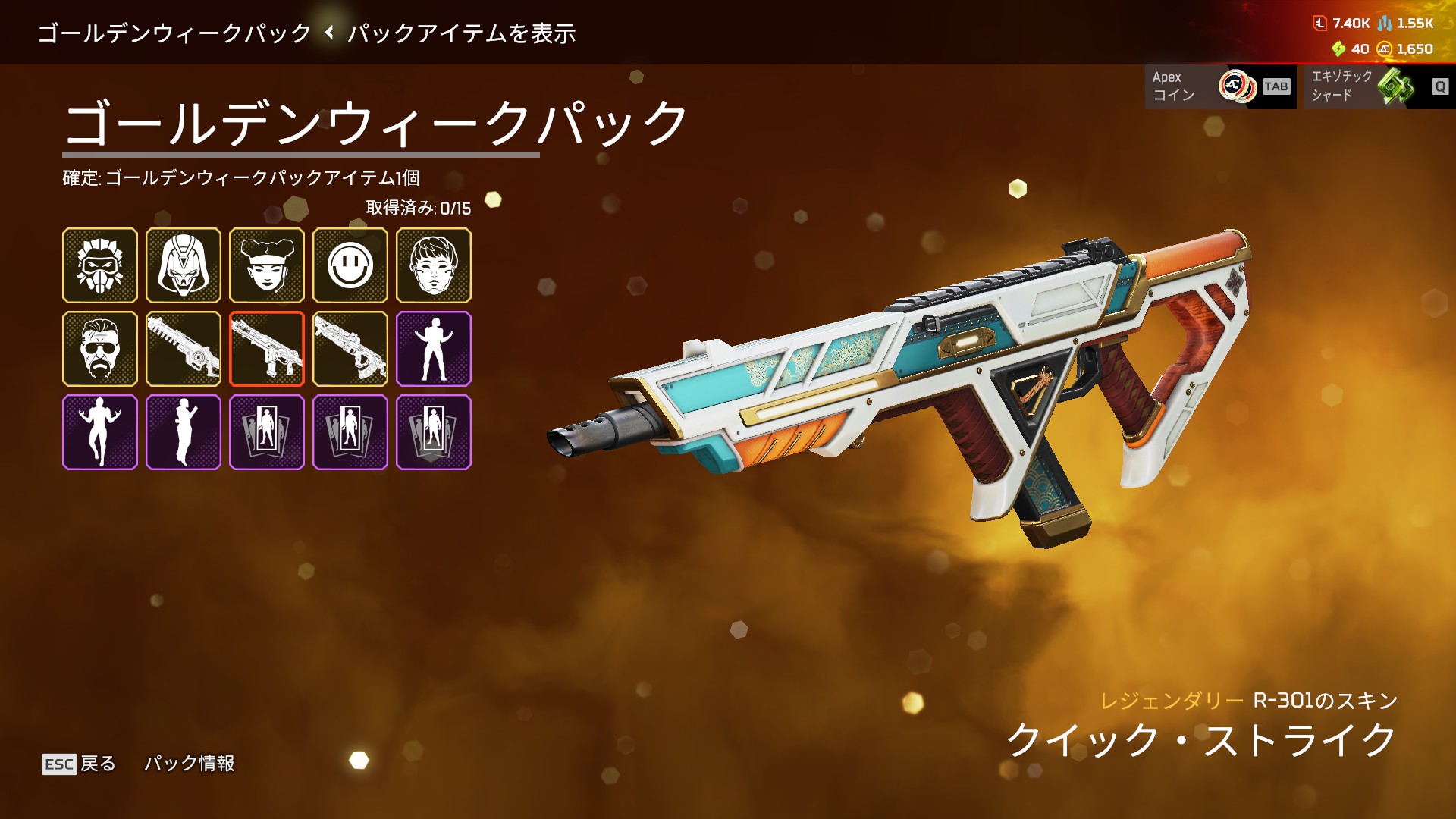This screenshot has height=819, width=1456.
Task: Choose the bearded sunglasses legend skin tile
Action: (x=100, y=349)
